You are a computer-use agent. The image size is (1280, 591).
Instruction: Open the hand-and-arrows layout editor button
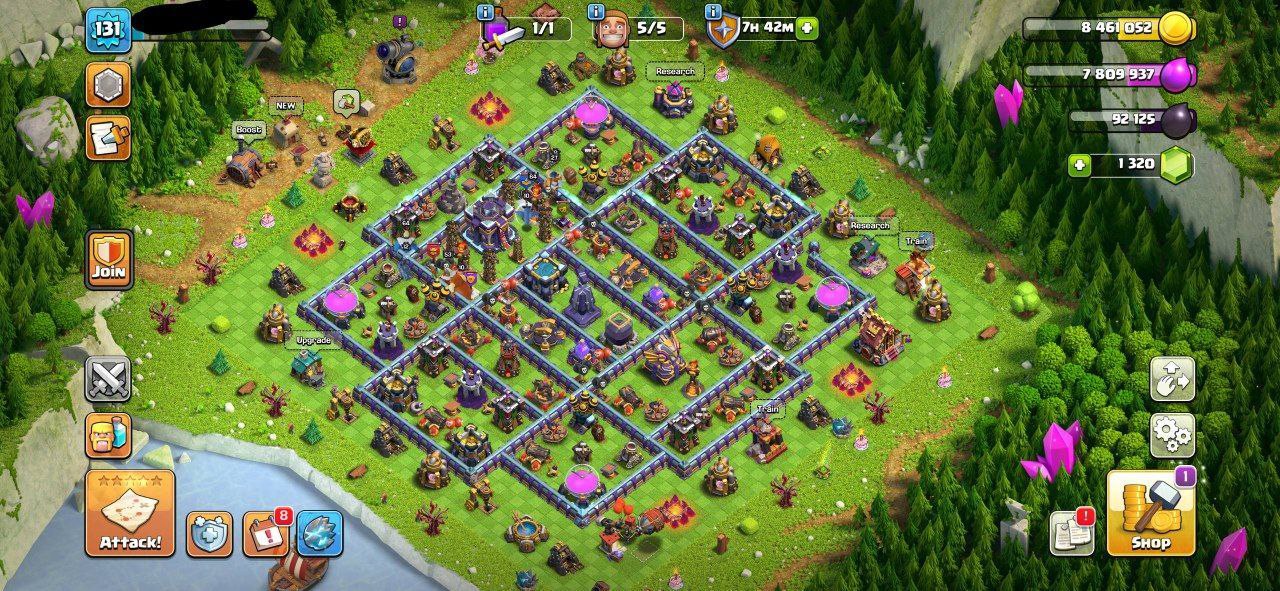click(x=1172, y=380)
